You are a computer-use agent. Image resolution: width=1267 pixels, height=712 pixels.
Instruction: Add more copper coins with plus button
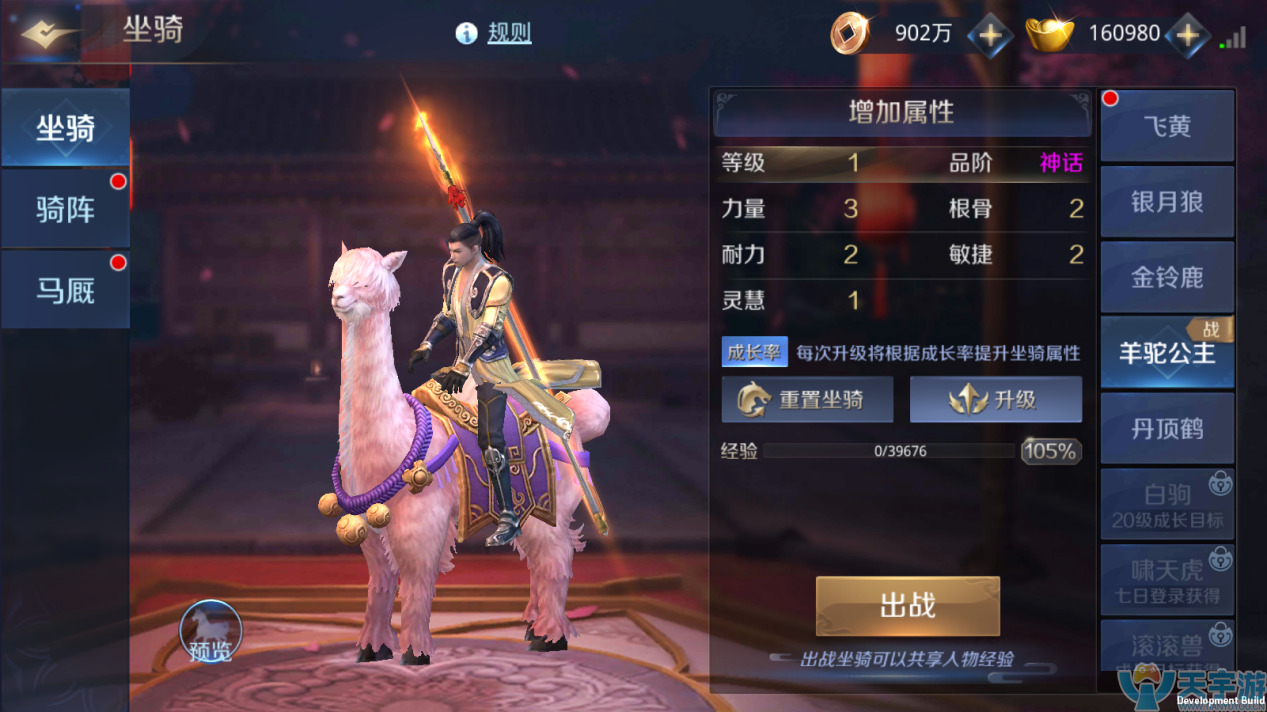(x=989, y=35)
